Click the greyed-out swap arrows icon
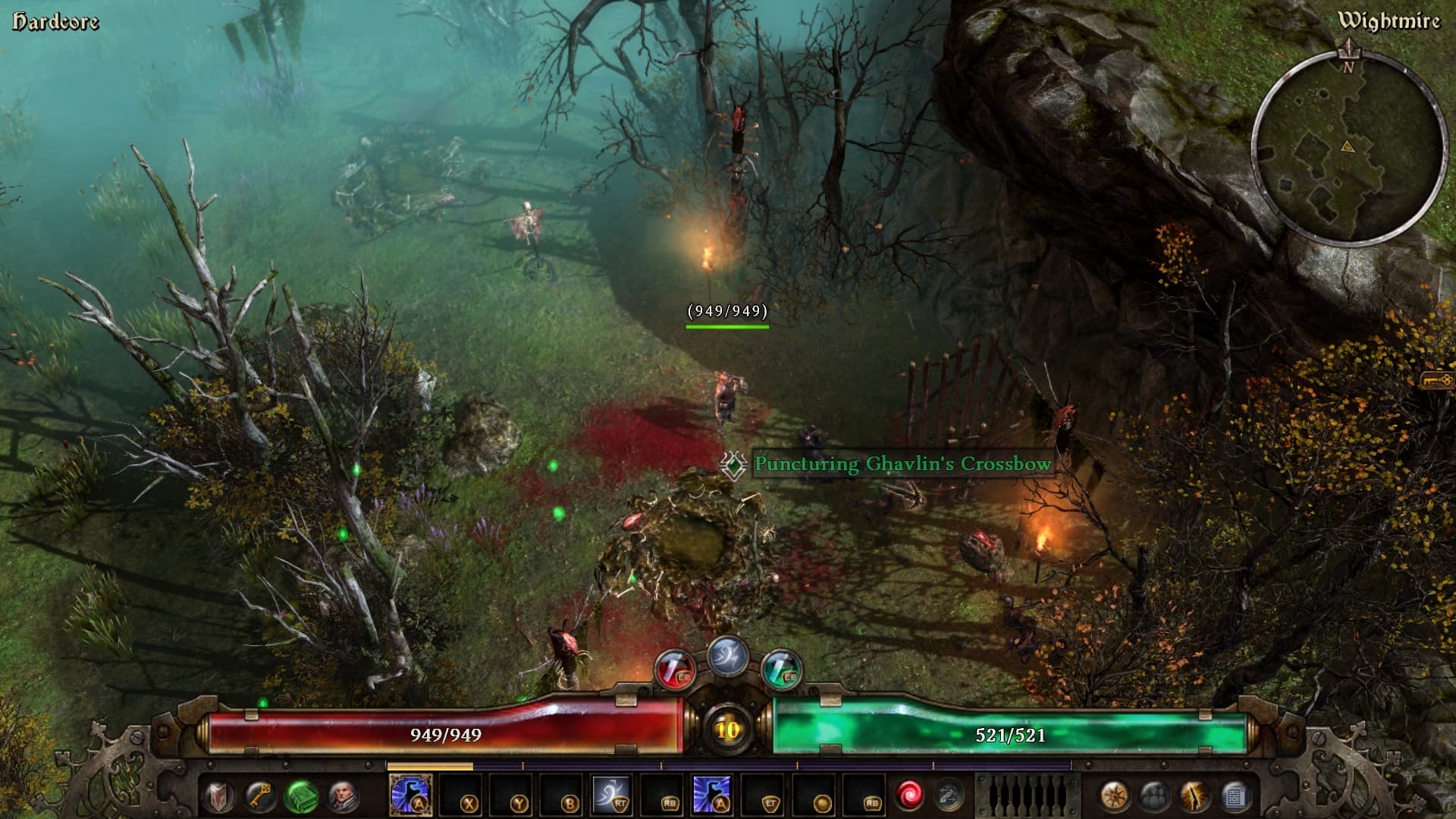Image resolution: width=1456 pixels, height=819 pixels. coord(948,795)
